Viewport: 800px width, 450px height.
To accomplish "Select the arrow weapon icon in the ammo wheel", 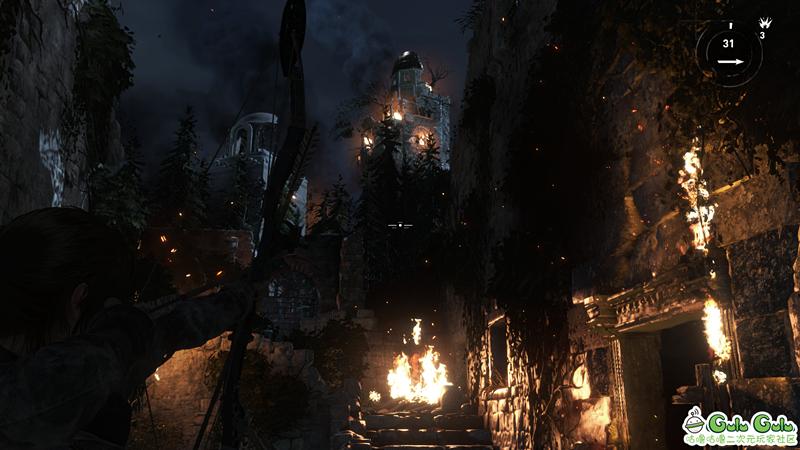I will [728, 62].
